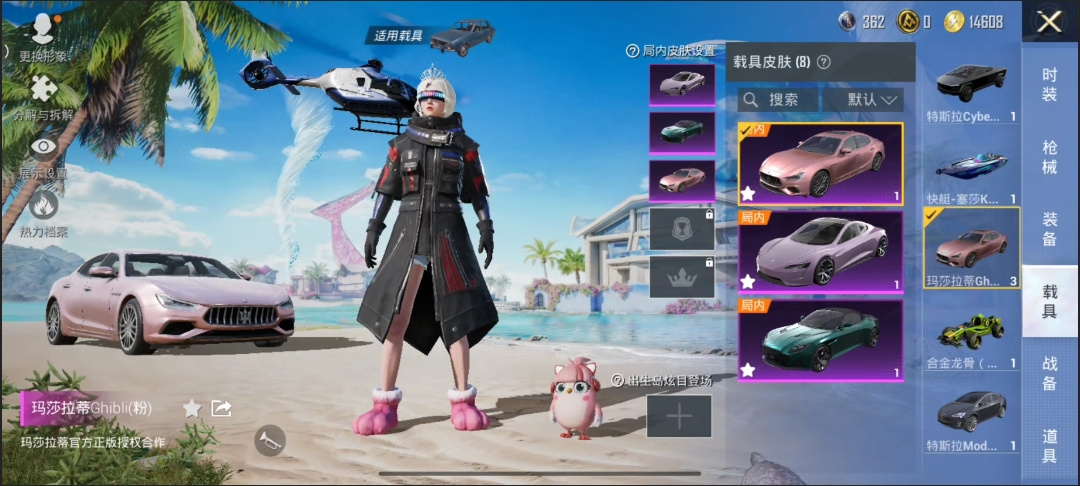The image size is (1080, 486).
Task: Select the green convertible skin card
Action: click(820, 340)
